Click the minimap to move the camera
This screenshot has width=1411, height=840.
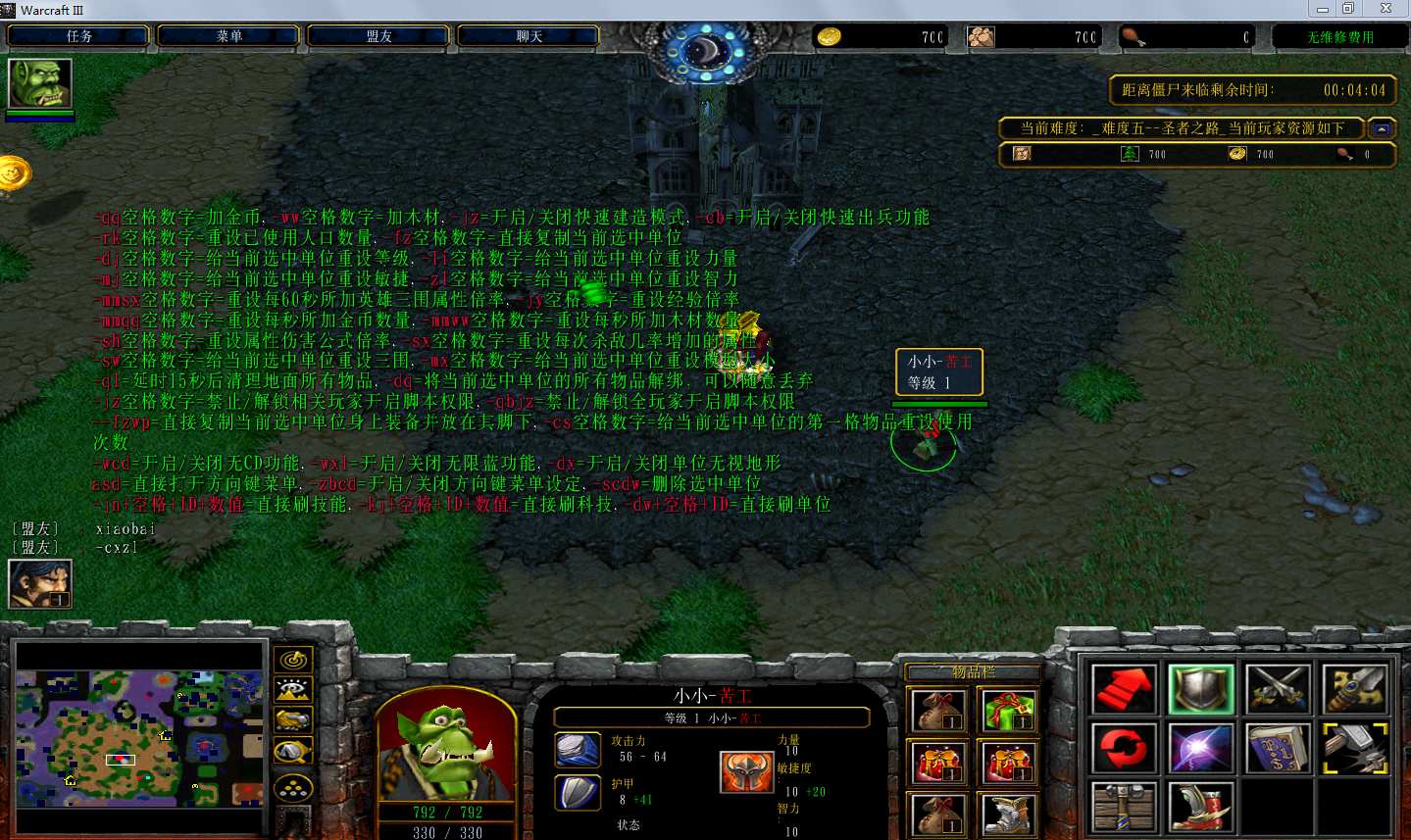pos(139,737)
